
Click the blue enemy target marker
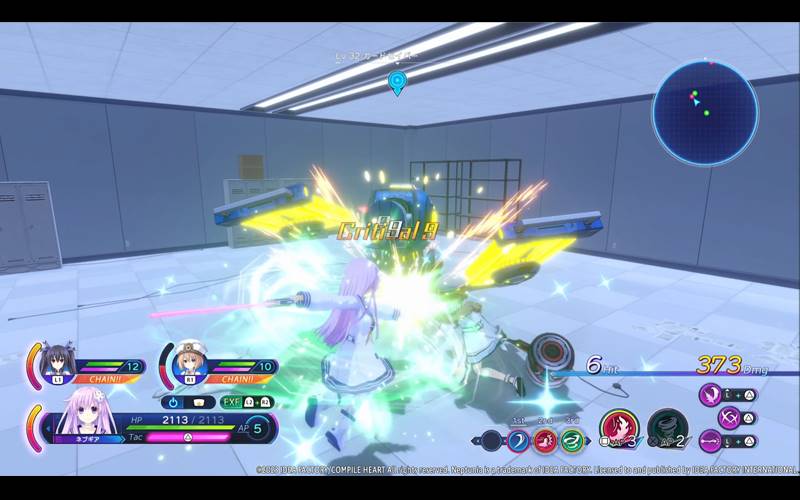pos(397,82)
